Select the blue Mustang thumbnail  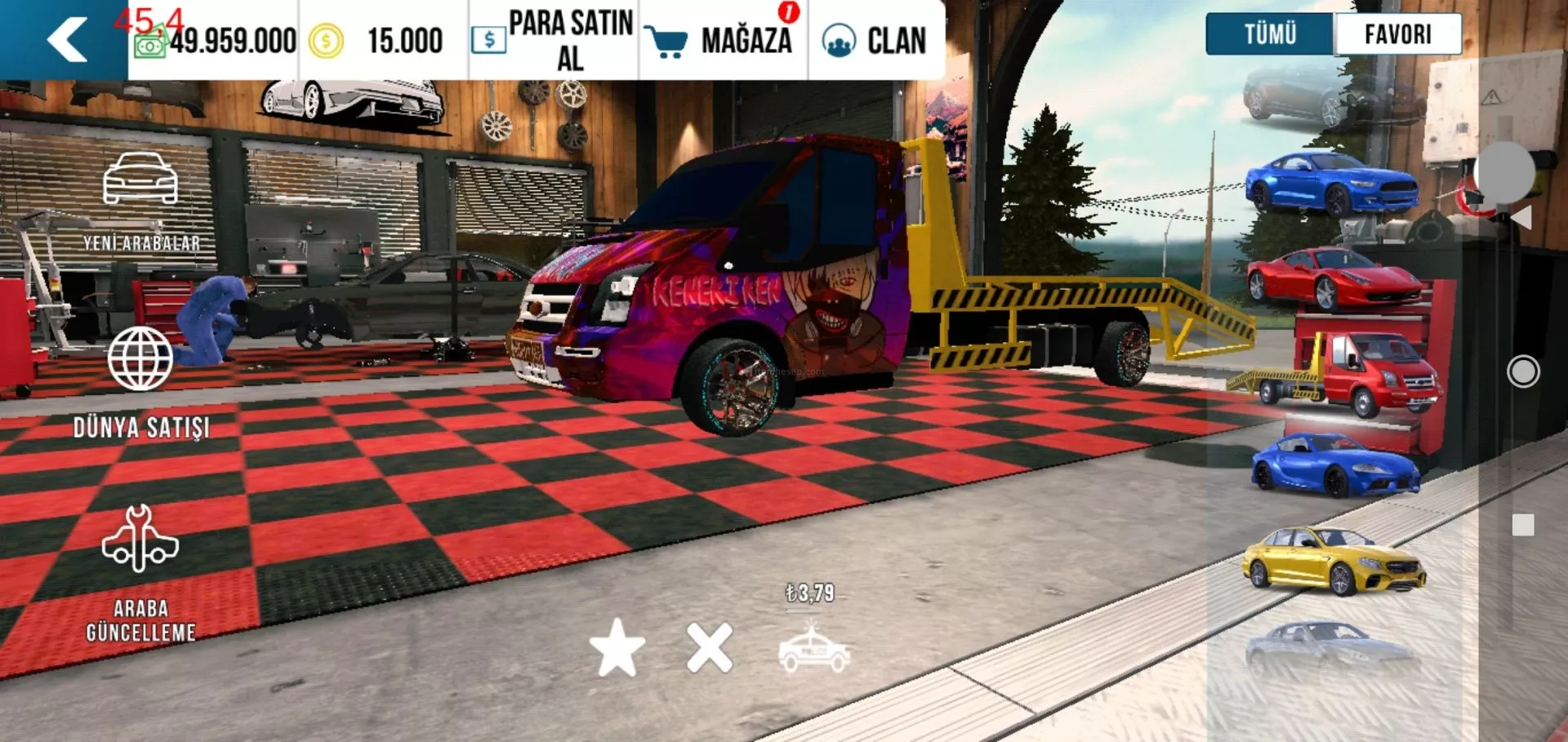(x=1331, y=183)
